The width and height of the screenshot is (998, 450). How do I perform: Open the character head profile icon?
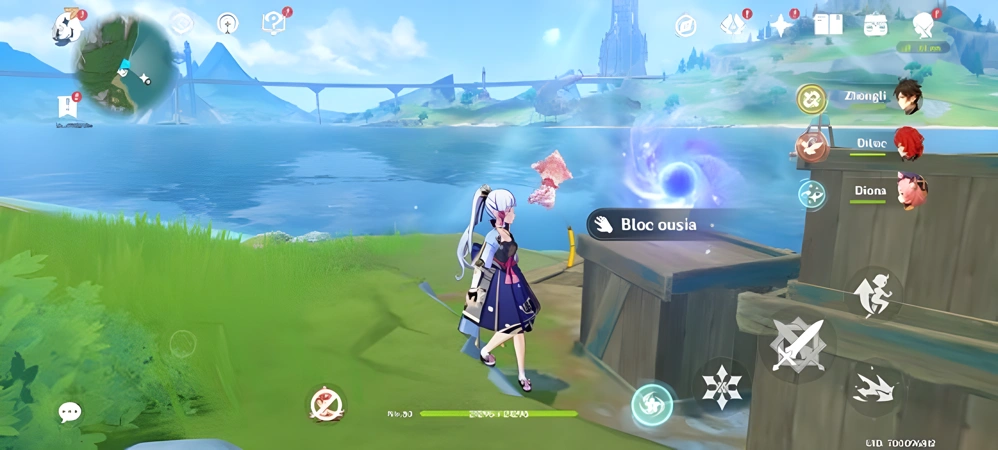(x=924, y=24)
